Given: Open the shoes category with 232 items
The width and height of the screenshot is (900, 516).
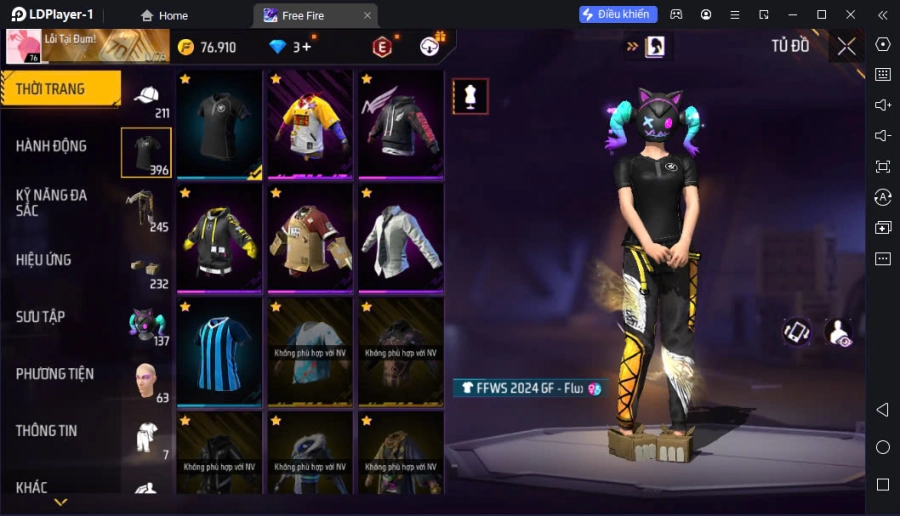Looking at the screenshot, I should pos(146,270).
